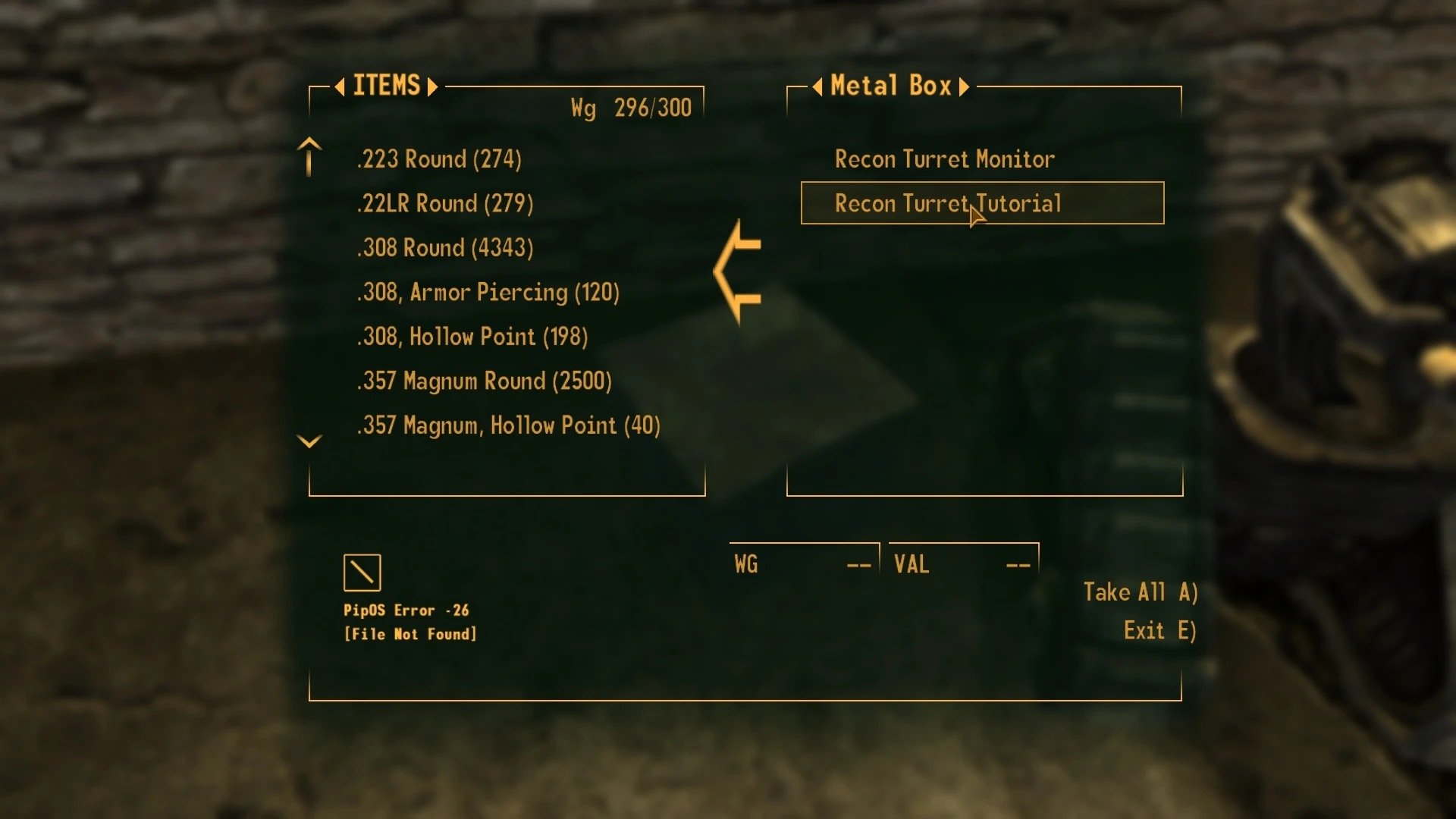
Task: Take the Recon Turret Tutorial
Action: coord(947,203)
